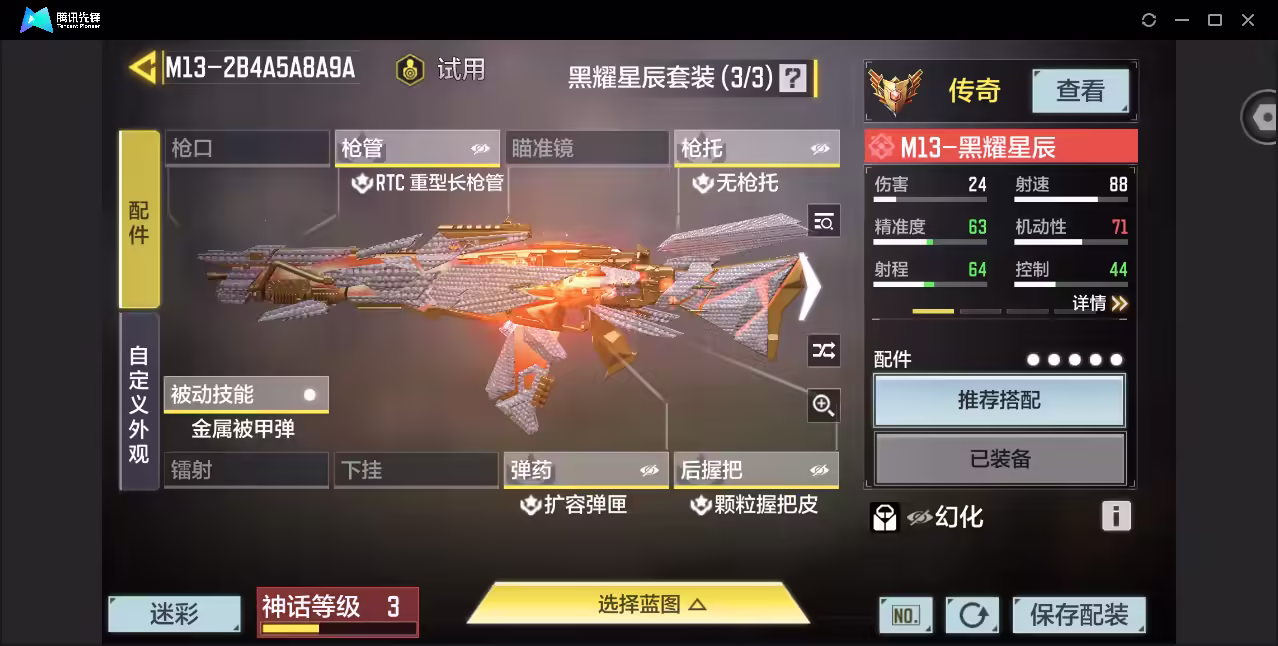The width and height of the screenshot is (1278, 646).
Task: Open the 黑耀星辰套装 help question mark
Action: pos(792,78)
